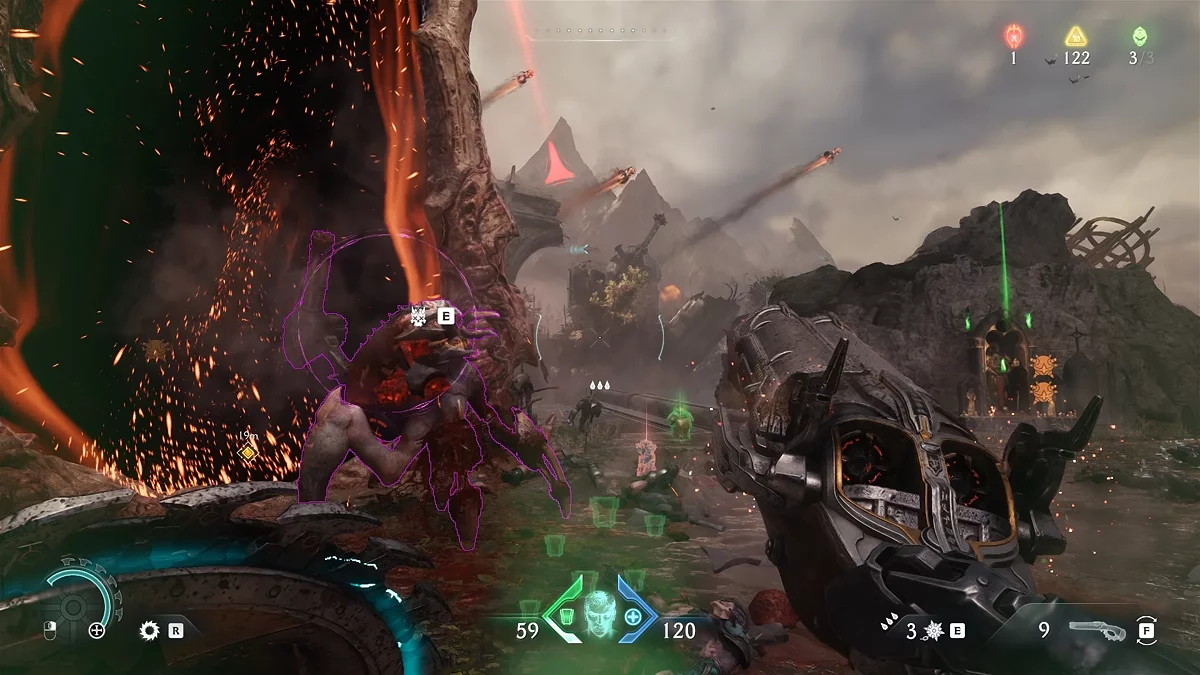Select the red triangular objective marker
The height and width of the screenshot is (675, 1200).
[x=558, y=167]
